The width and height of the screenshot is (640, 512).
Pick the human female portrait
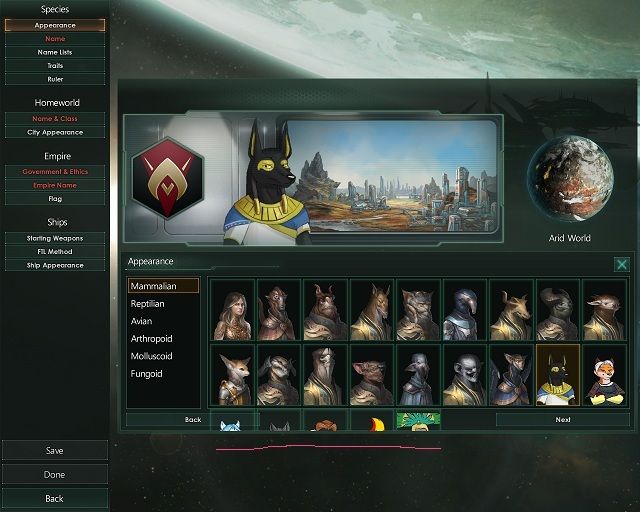click(x=232, y=310)
